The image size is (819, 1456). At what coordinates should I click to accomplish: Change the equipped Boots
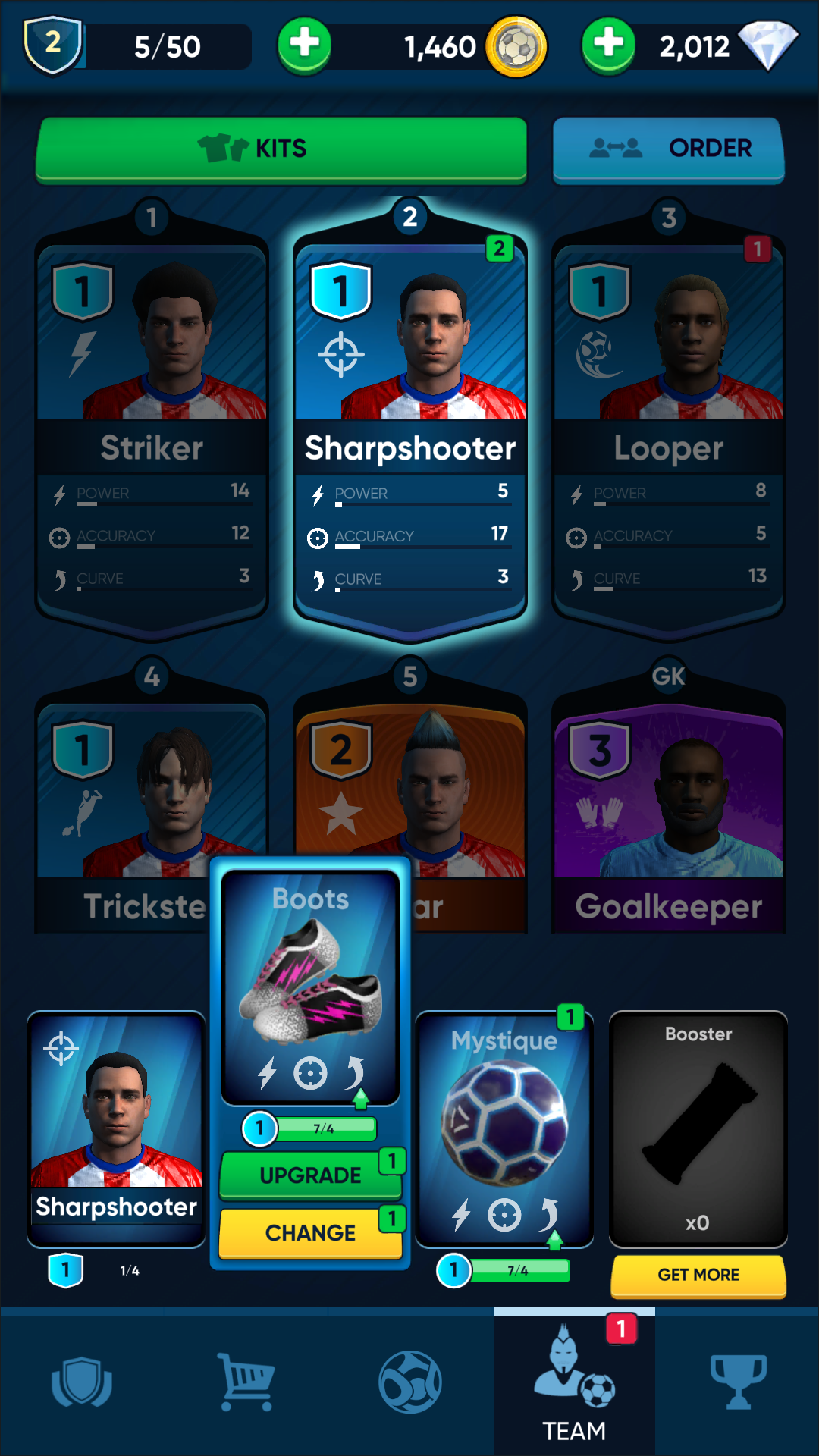tap(310, 1232)
